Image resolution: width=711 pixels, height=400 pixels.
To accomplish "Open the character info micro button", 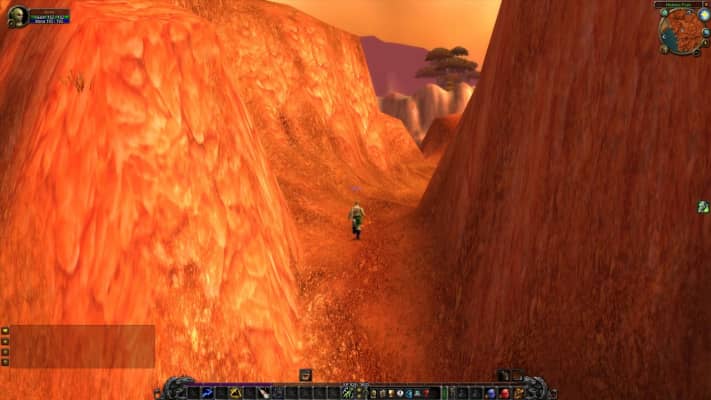I will 373,393.
